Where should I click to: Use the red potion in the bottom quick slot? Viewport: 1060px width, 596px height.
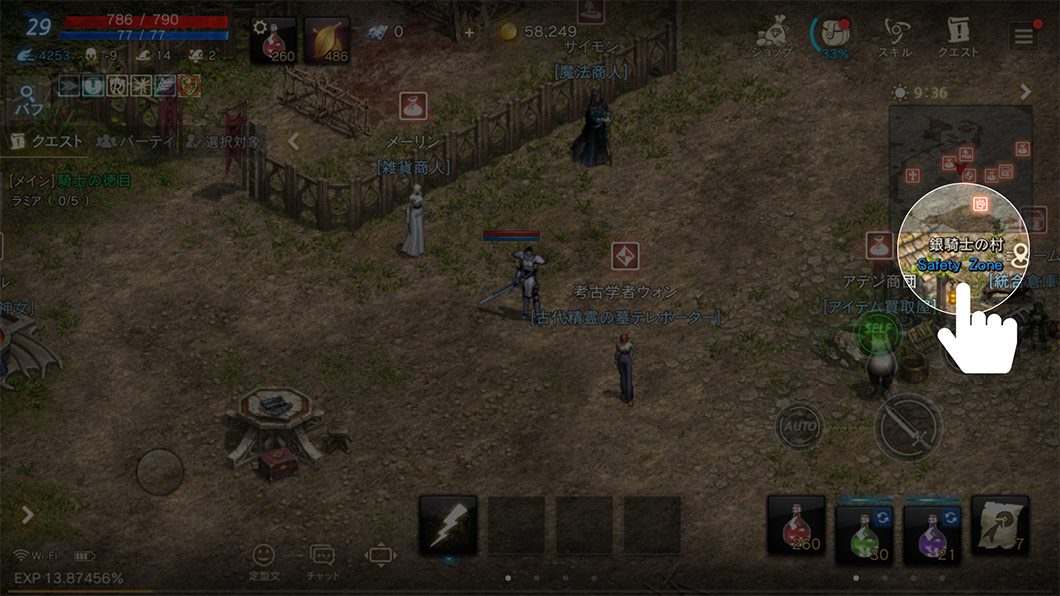796,525
